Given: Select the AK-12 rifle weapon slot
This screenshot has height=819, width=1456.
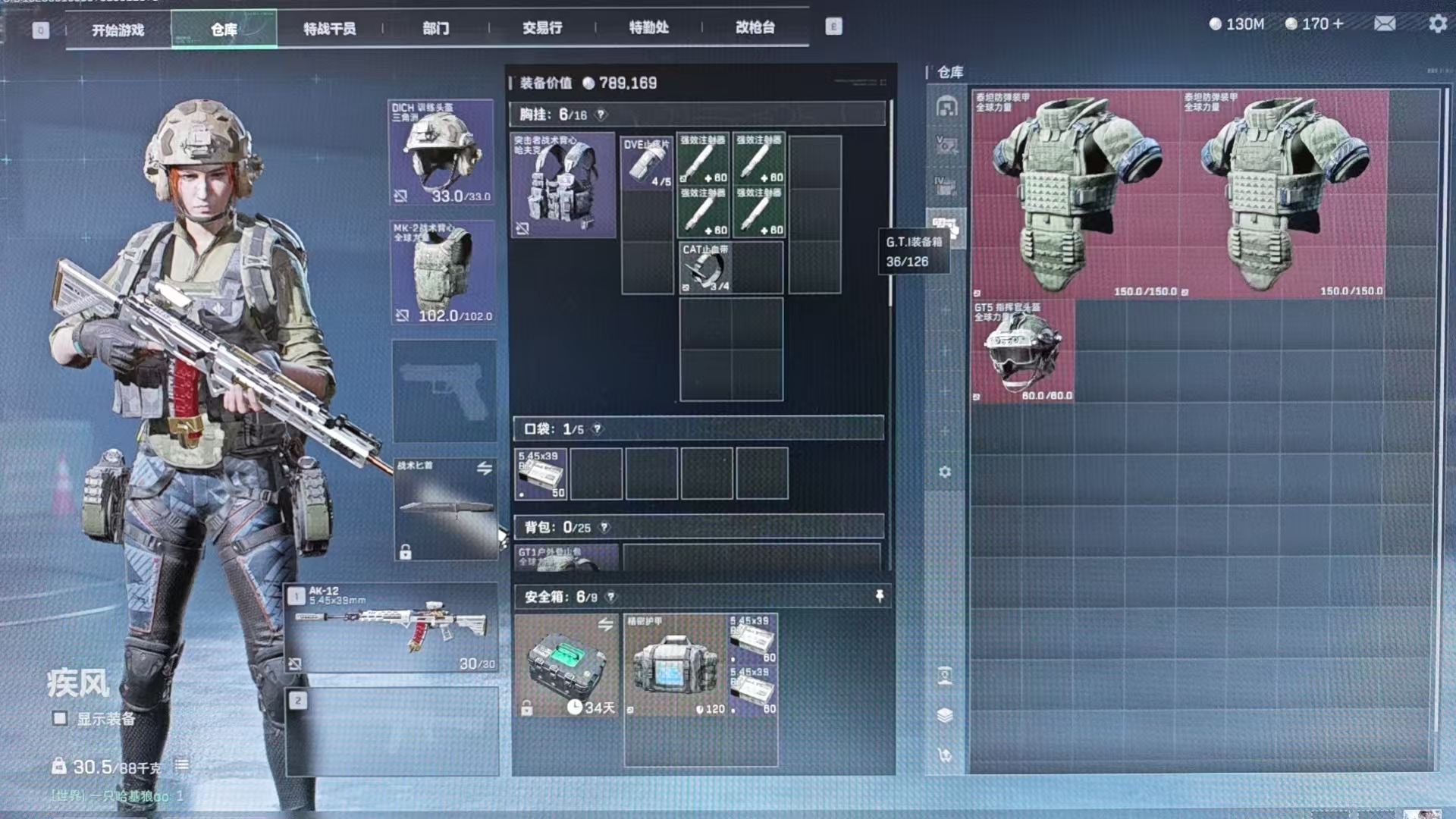Looking at the screenshot, I should coord(392,628).
